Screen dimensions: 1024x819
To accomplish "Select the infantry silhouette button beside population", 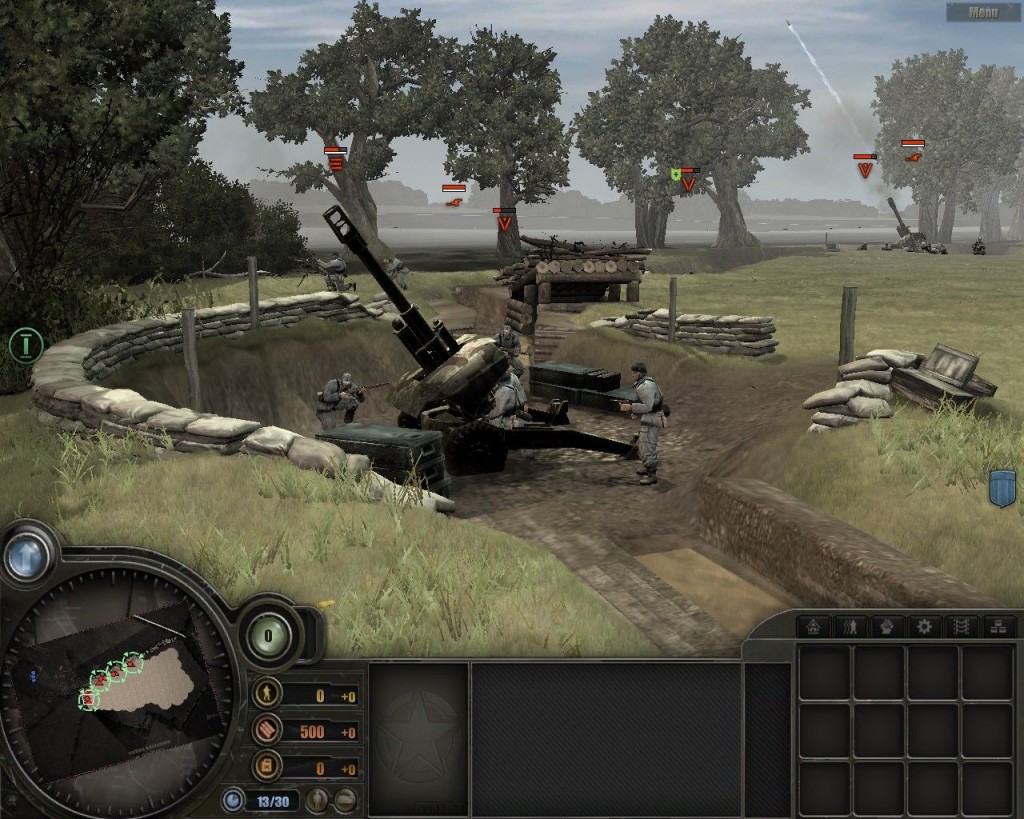I will pyautogui.click(x=317, y=800).
